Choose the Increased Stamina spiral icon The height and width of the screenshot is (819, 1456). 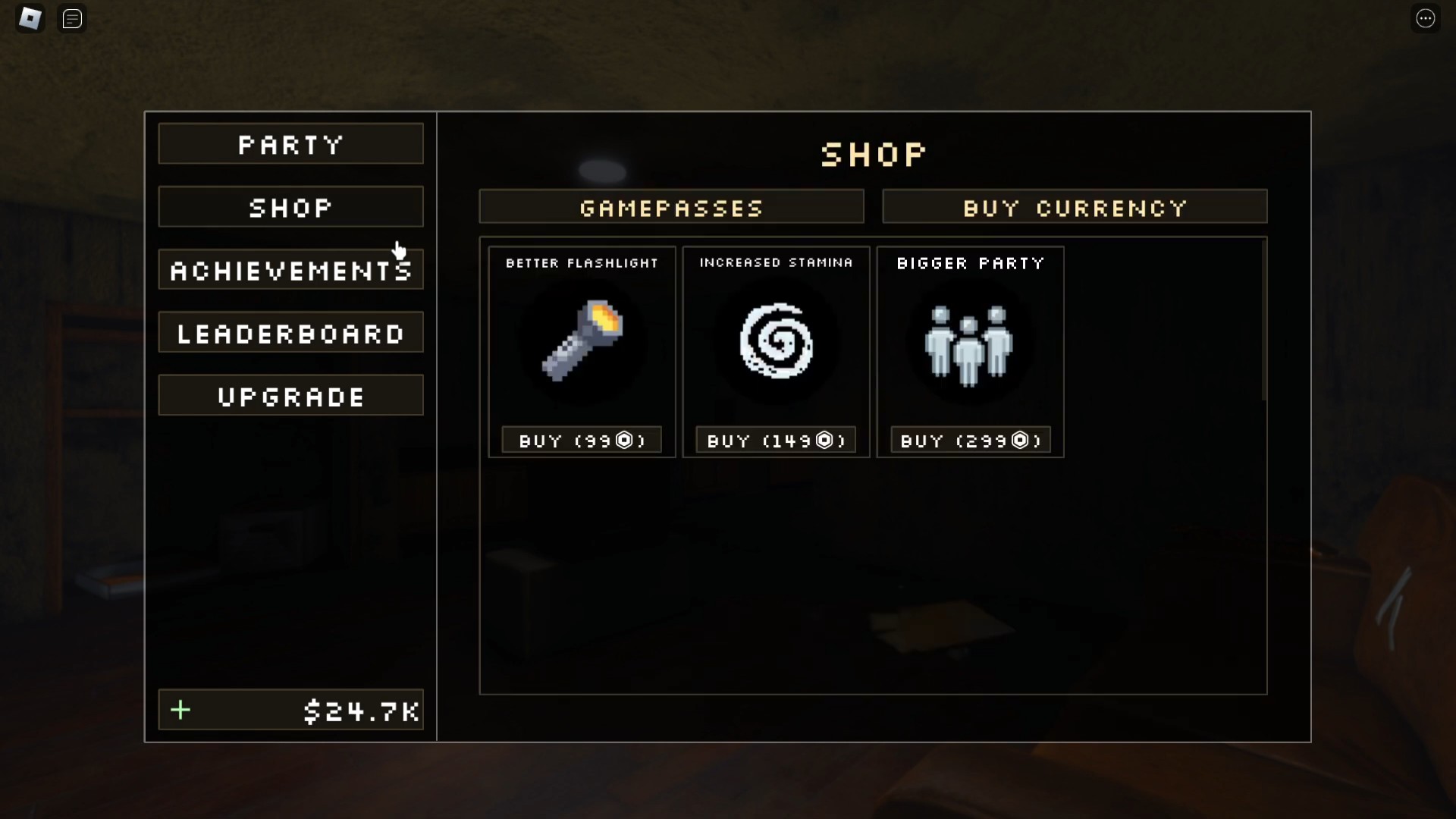776,341
